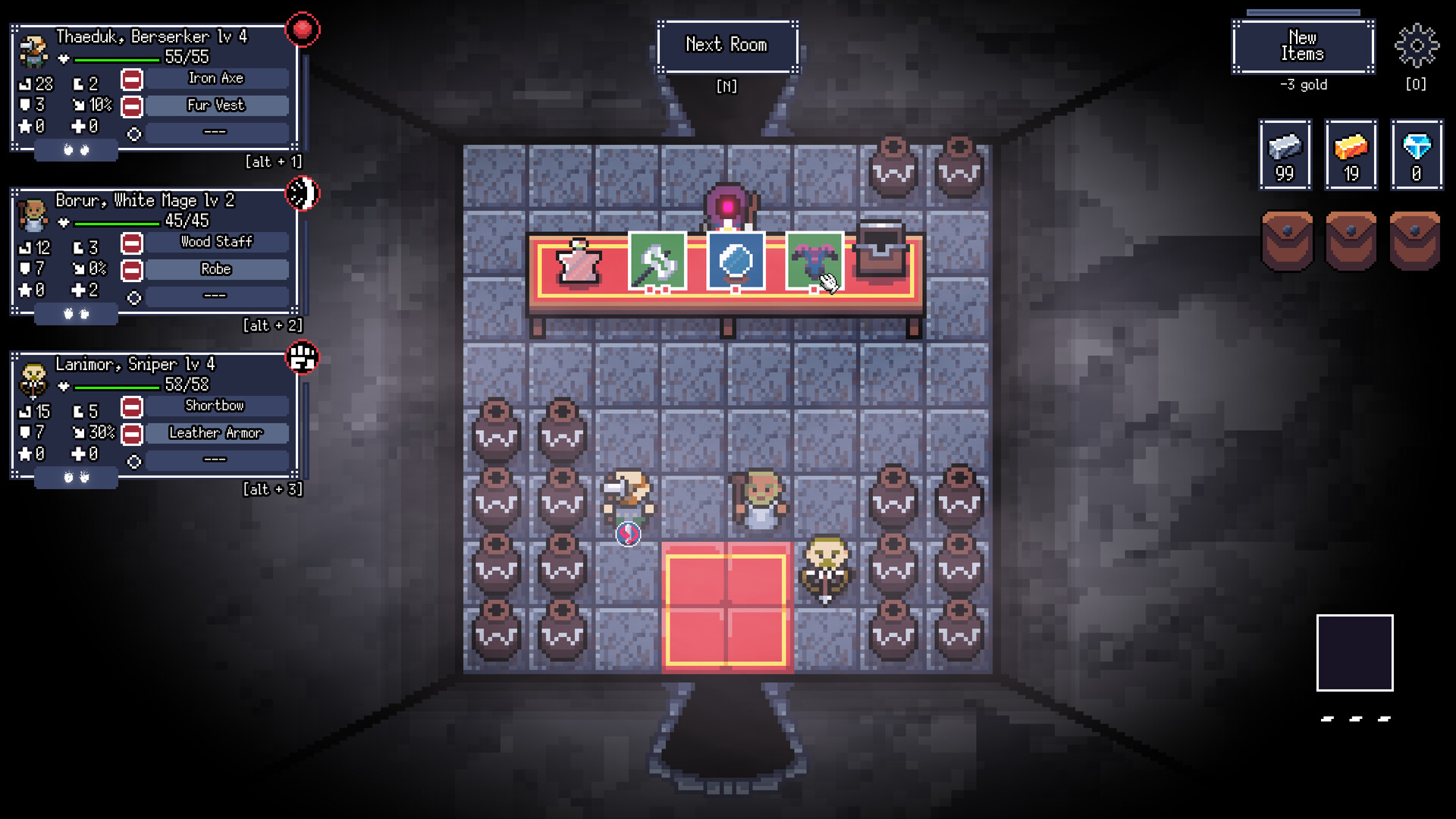Select the crystal orb card on the table

pos(736,262)
